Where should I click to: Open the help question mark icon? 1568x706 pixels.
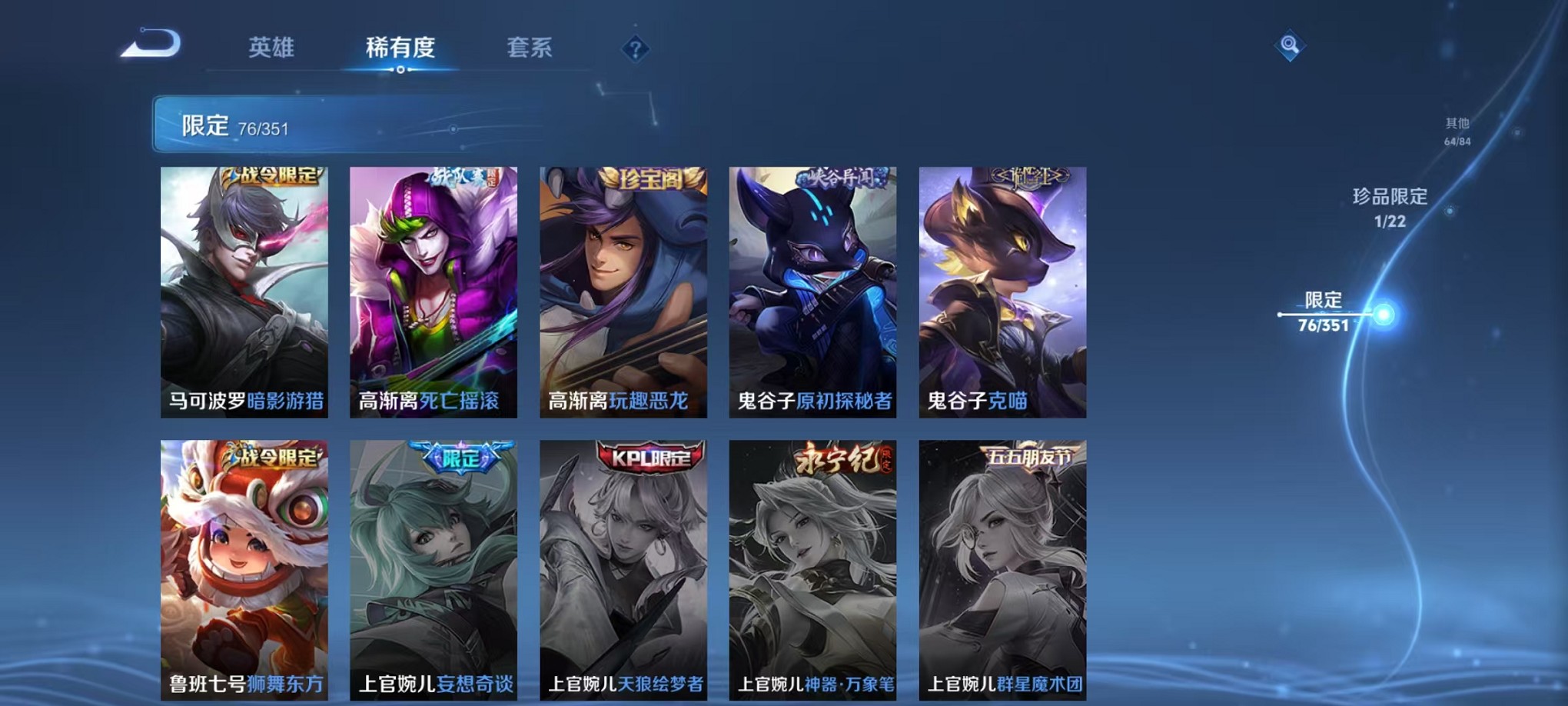(635, 48)
